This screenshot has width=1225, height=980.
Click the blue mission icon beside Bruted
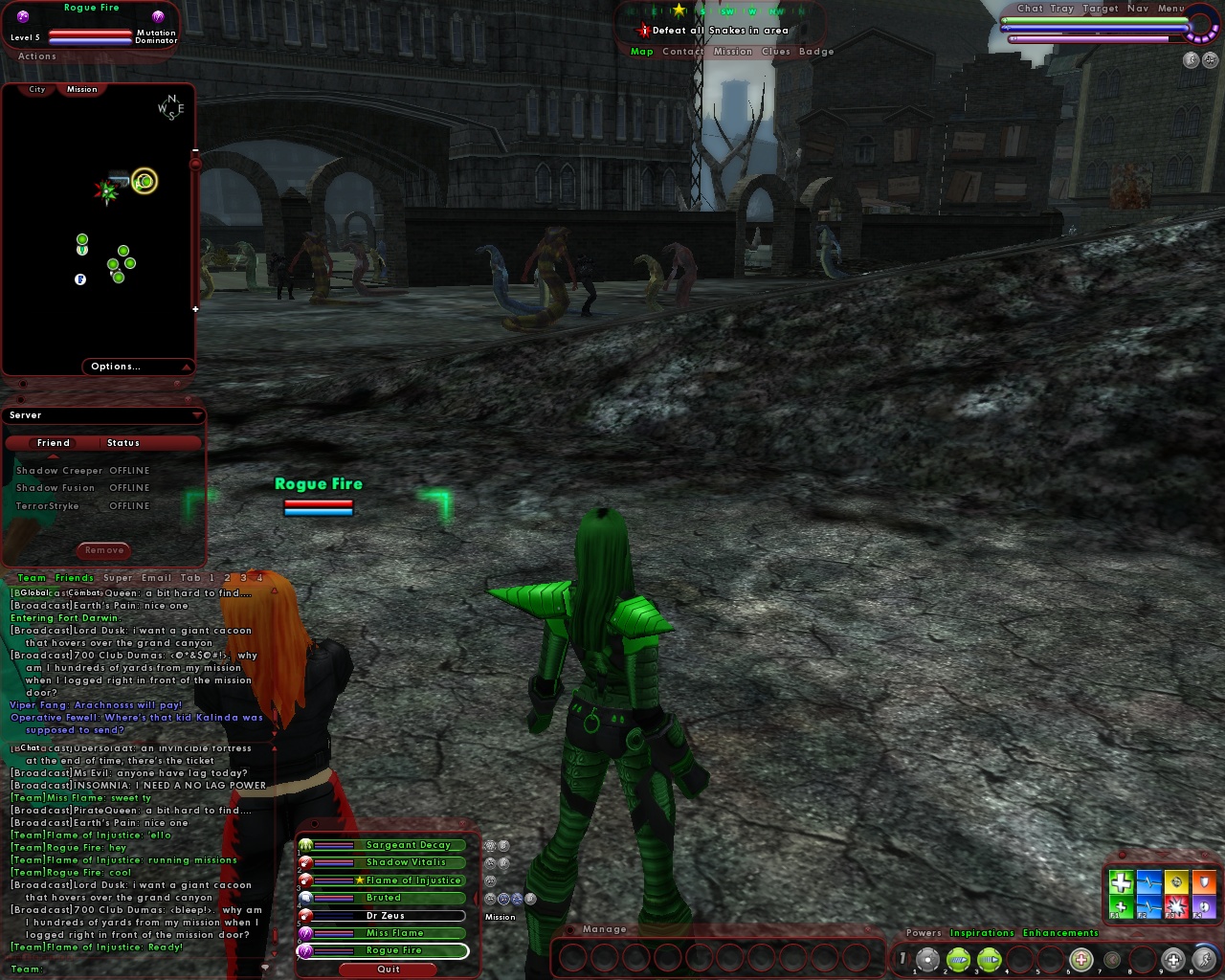(503, 899)
